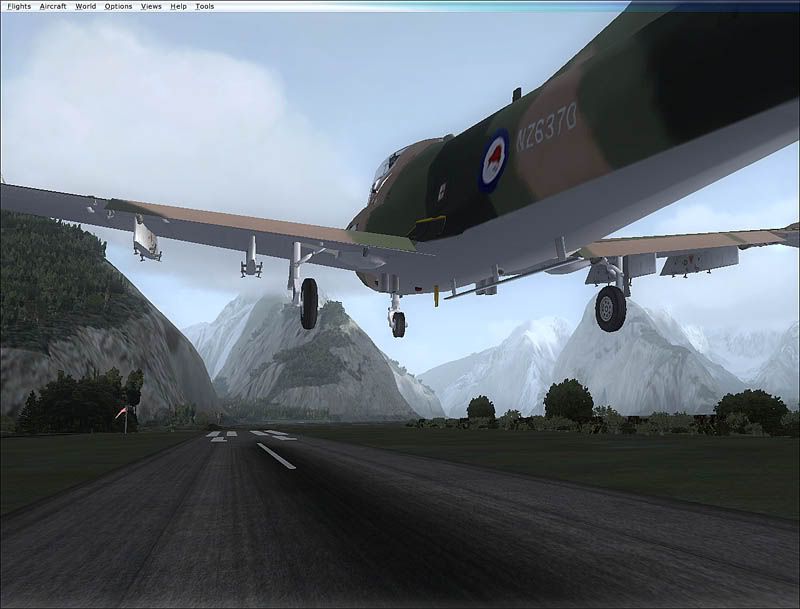Open the Views menu

click(x=151, y=6)
